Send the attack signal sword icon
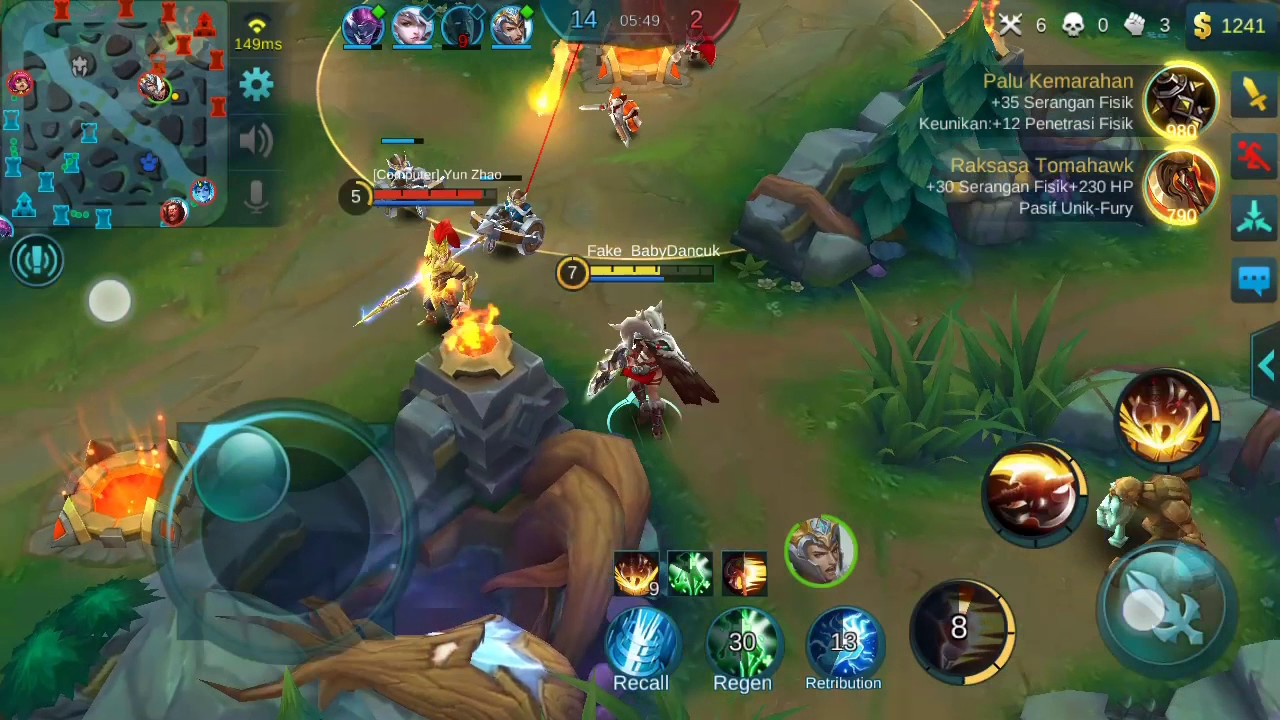 tap(1254, 93)
